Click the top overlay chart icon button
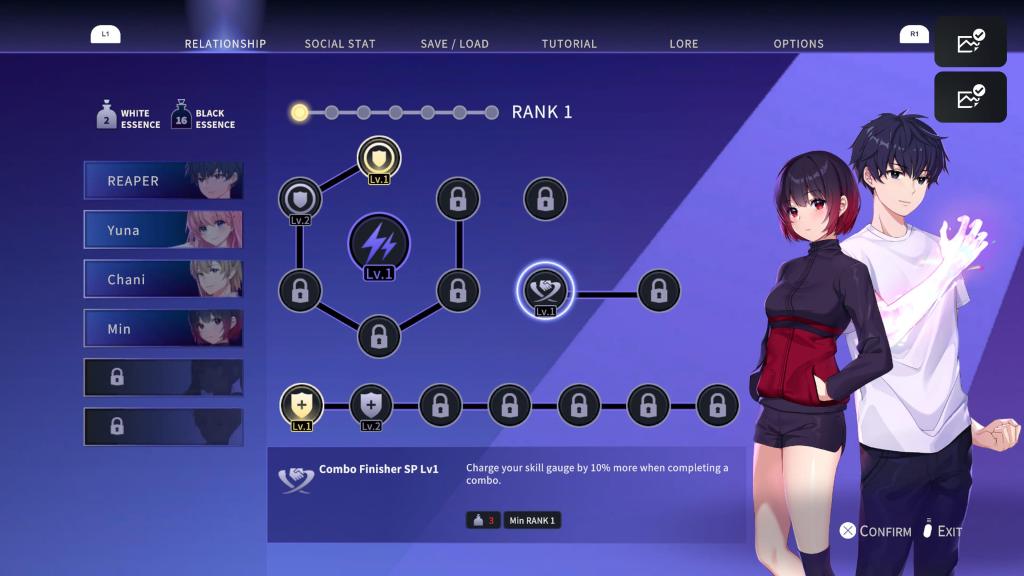Image resolution: width=1024 pixels, height=576 pixels. pos(970,42)
